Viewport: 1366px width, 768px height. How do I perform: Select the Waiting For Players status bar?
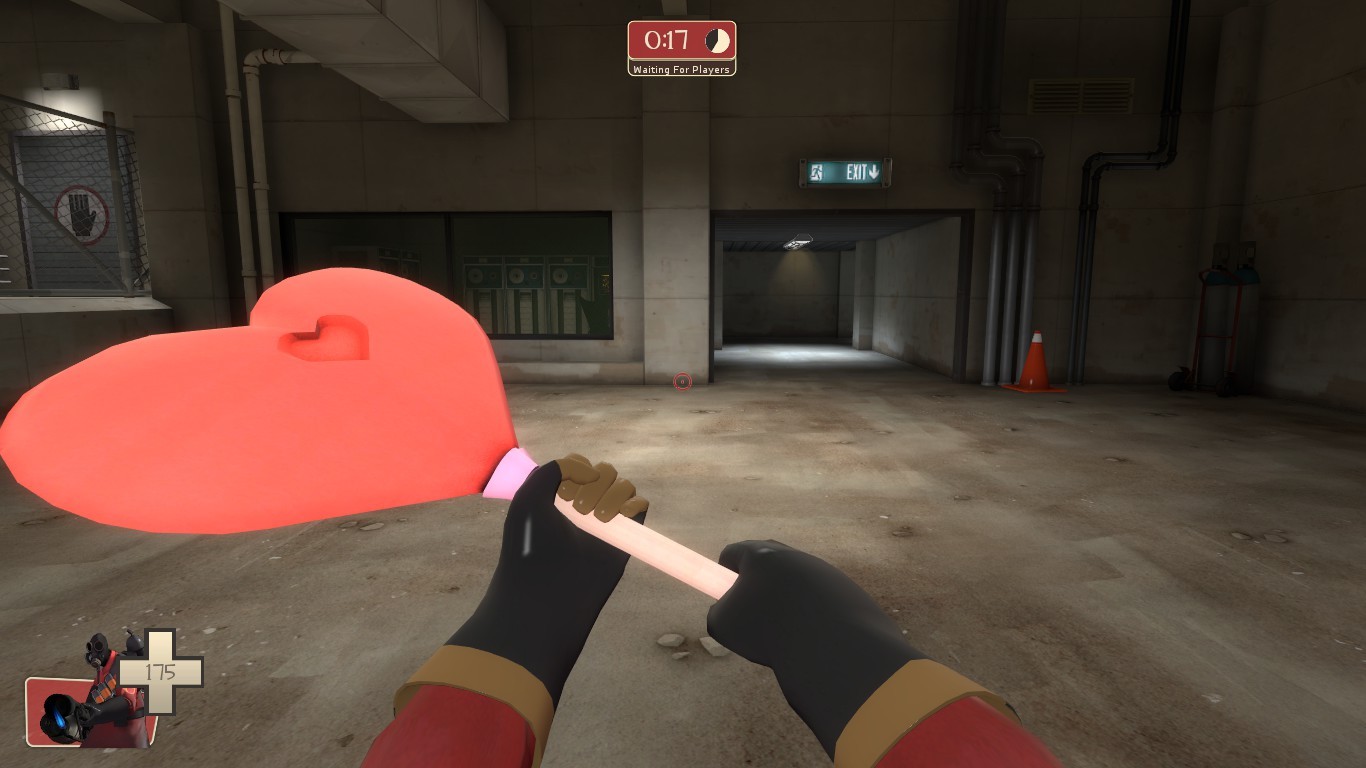pyautogui.click(x=683, y=70)
